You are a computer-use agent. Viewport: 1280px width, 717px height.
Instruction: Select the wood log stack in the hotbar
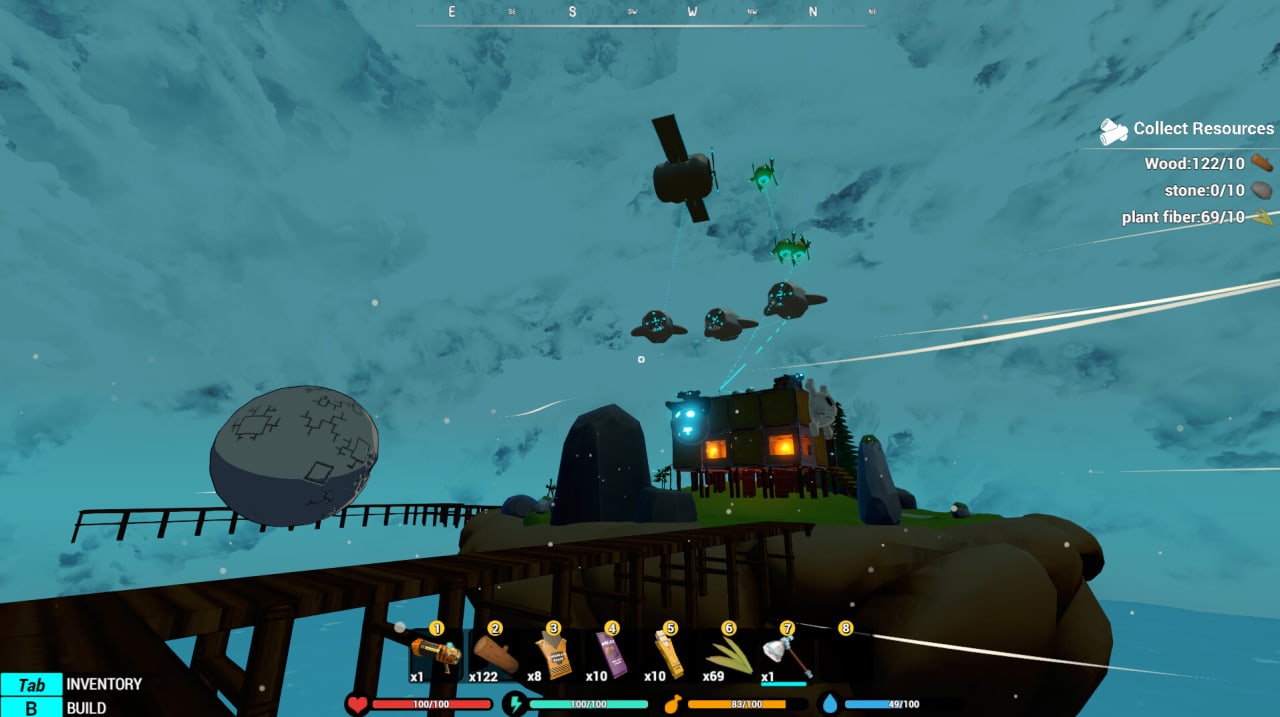tap(495, 655)
